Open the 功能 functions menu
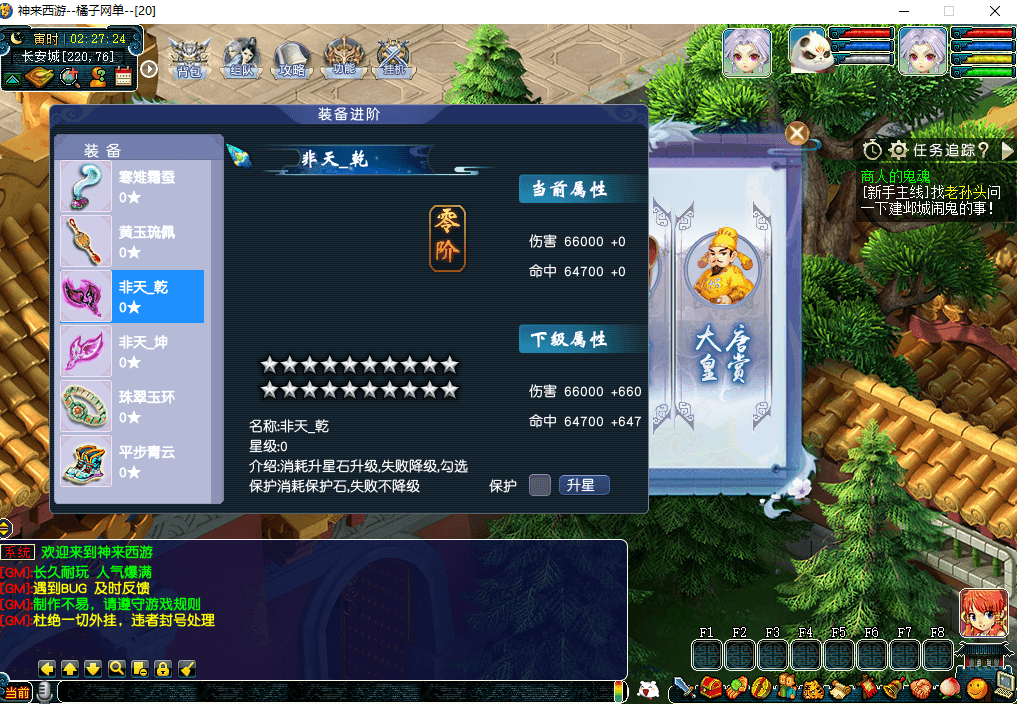Image resolution: width=1017 pixels, height=704 pixels. tap(344, 59)
